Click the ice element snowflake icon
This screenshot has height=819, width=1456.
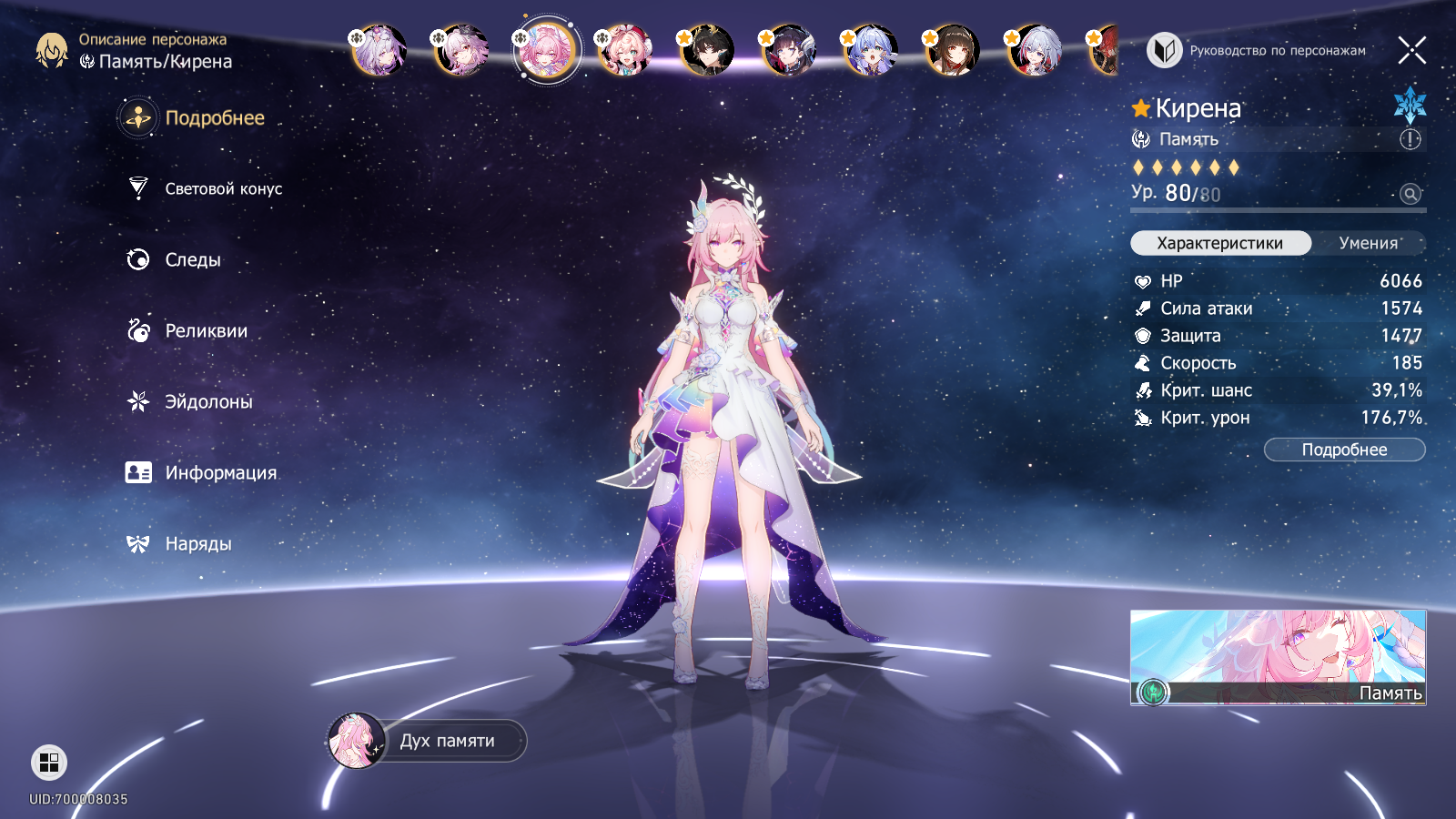coord(1410,105)
